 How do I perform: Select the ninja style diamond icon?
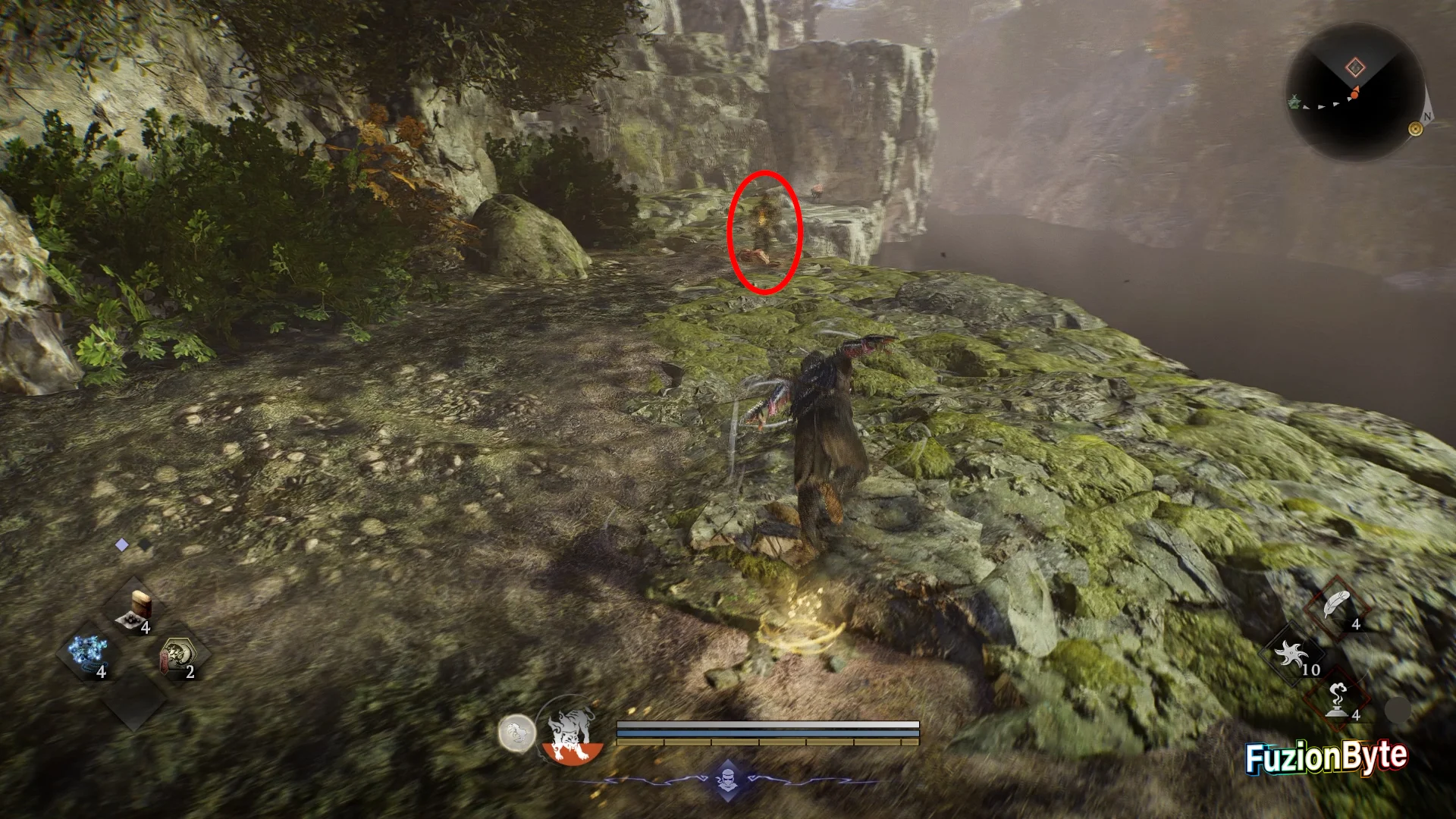coord(726,779)
